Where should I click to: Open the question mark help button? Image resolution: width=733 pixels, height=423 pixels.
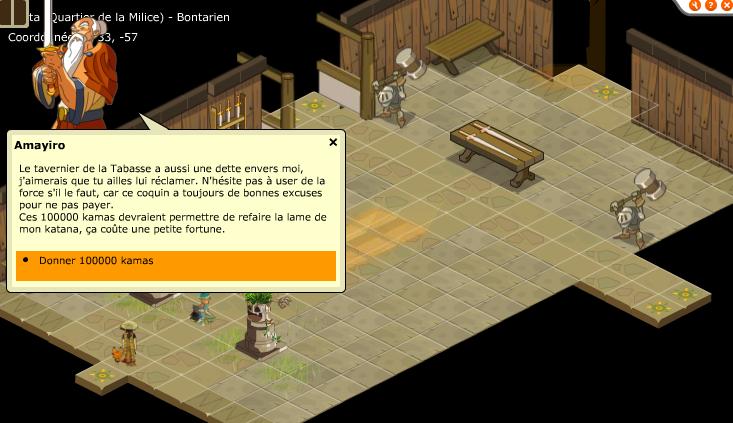pos(709,5)
